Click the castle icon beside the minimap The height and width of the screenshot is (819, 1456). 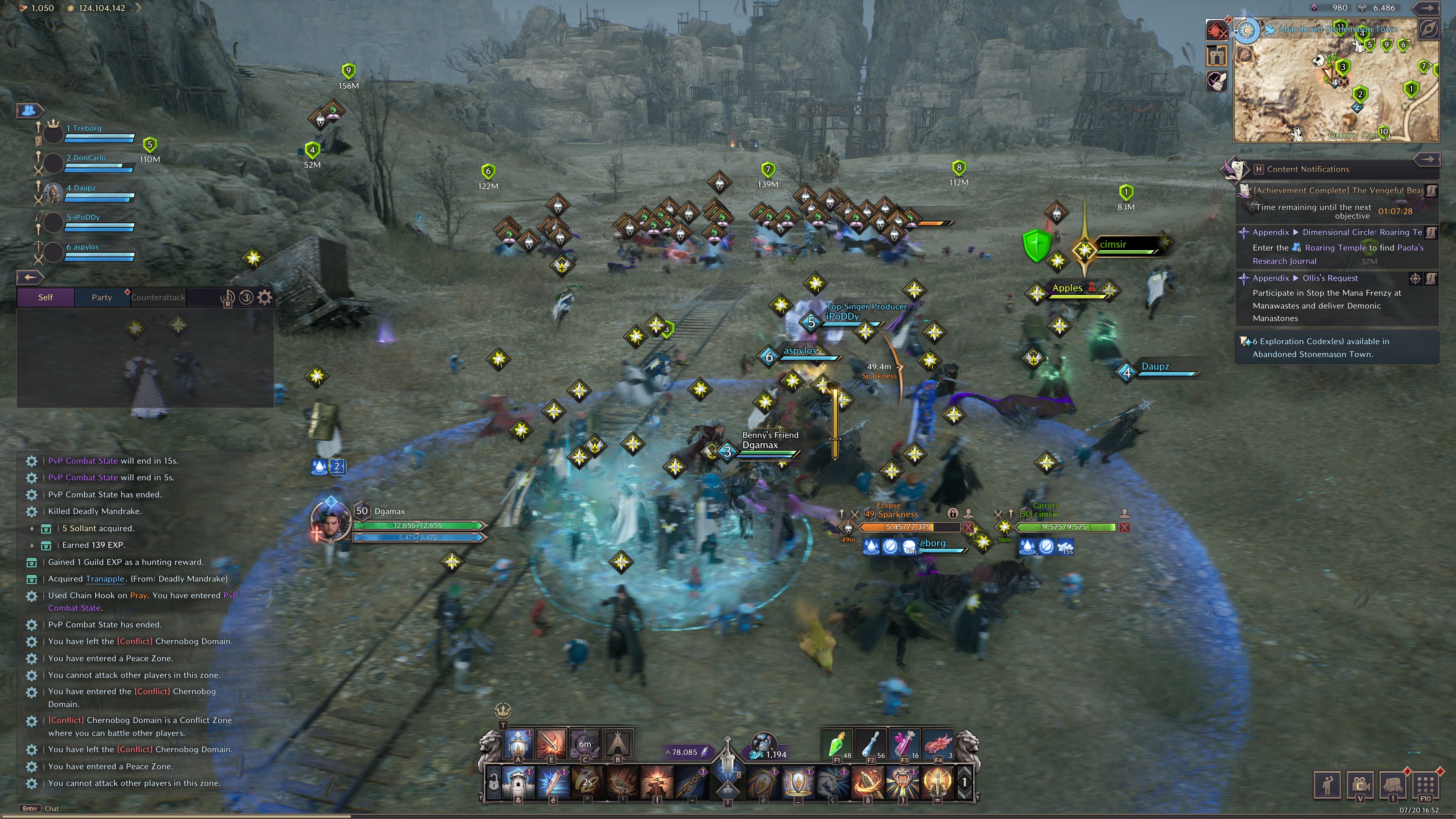(x=1216, y=55)
